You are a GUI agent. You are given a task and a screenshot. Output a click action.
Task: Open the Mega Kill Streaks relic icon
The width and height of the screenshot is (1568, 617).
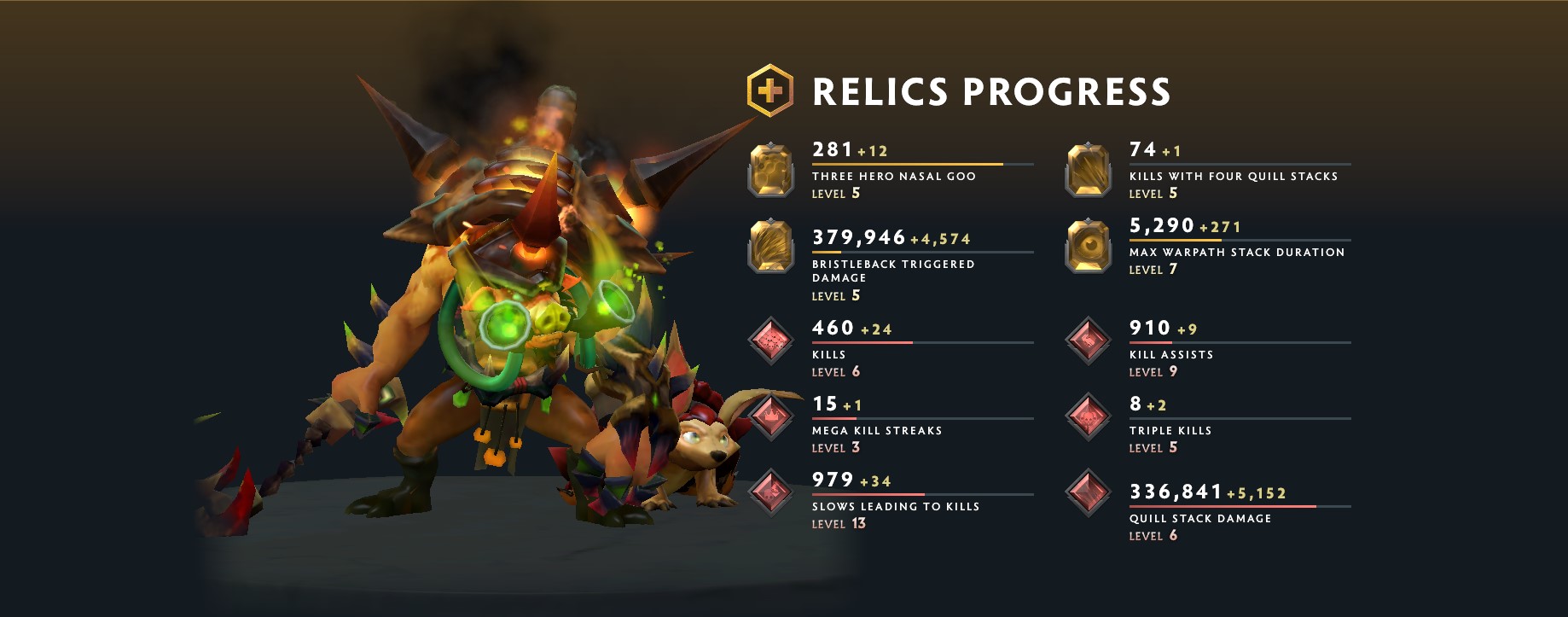[x=770, y=416]
